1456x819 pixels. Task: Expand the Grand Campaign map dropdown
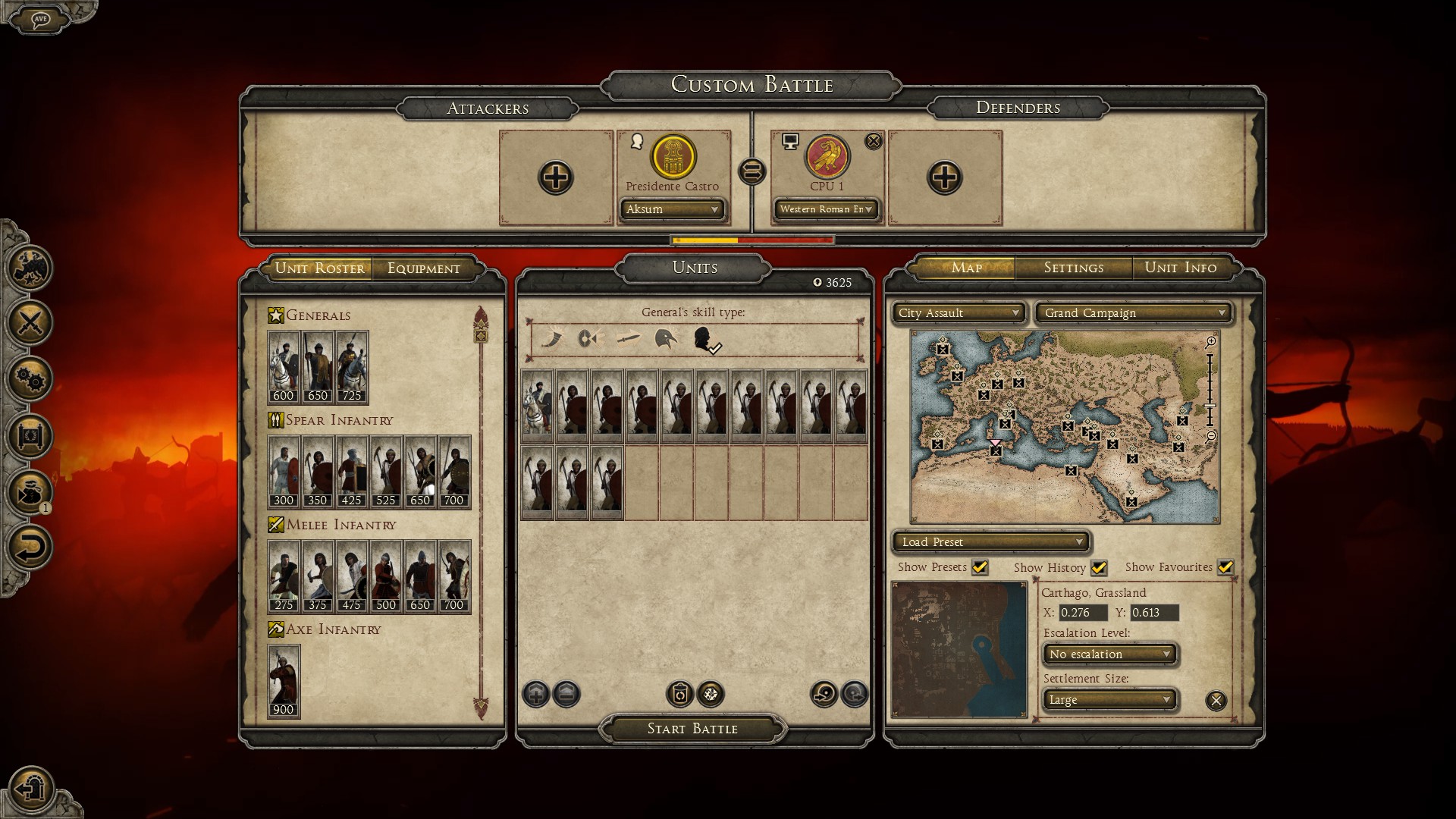pos(1134,313)
